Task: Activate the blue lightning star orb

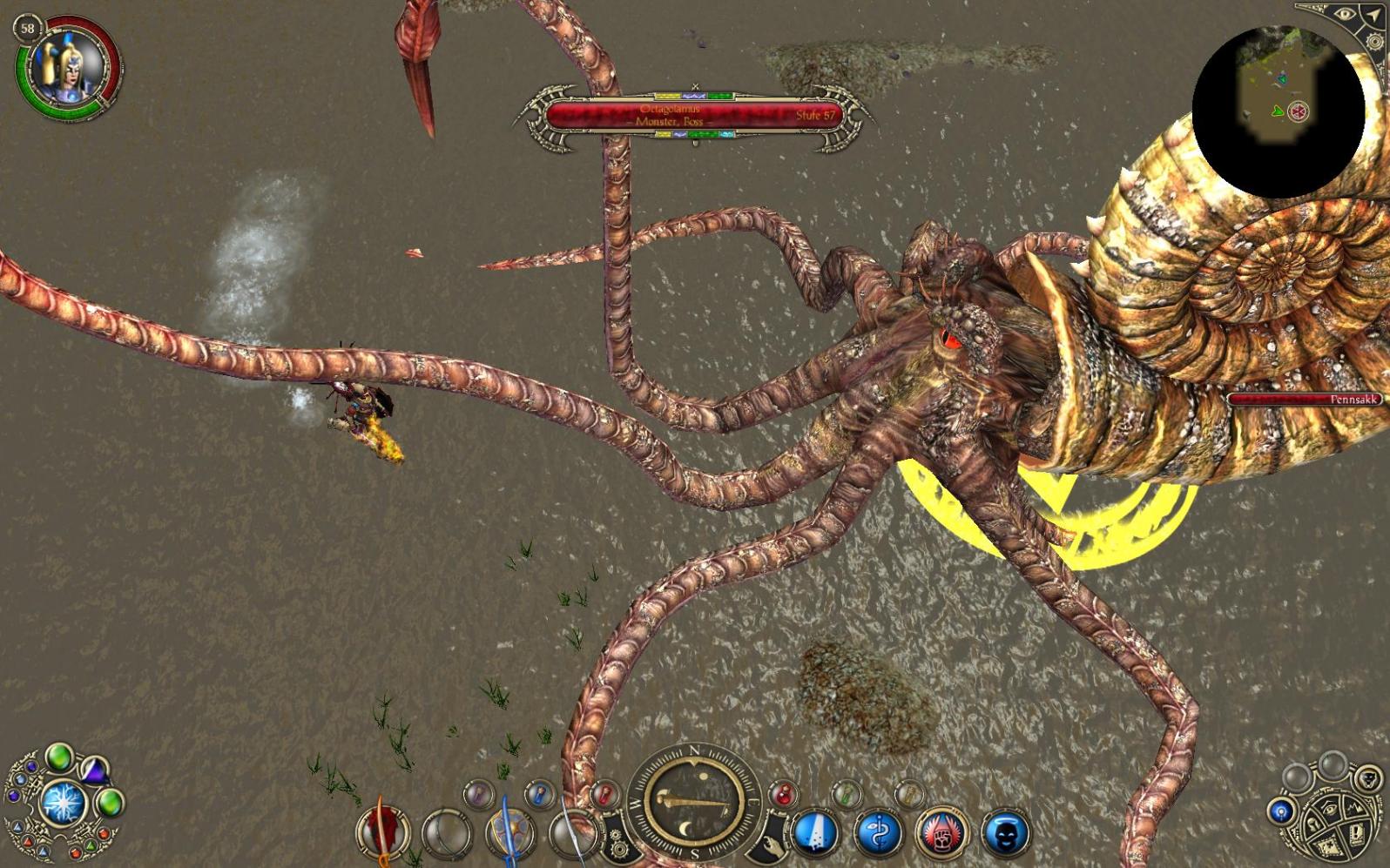Action: [62, 801]
